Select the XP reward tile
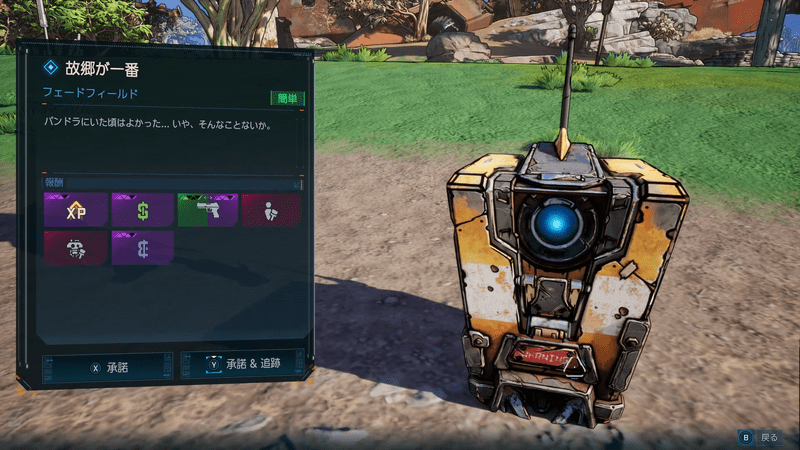Image resolution: width=800 pixels, height=450 pixels. [76, 210]
